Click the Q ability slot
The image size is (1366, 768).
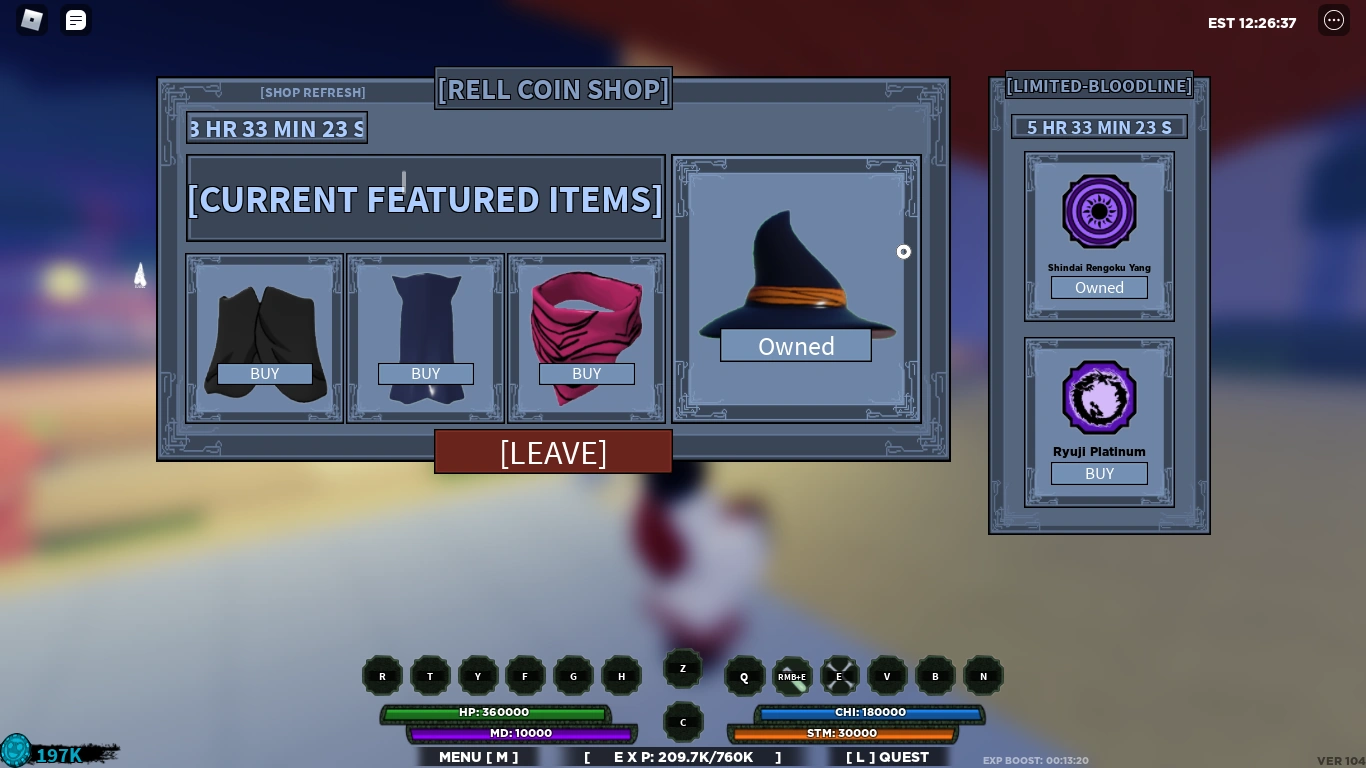(x=744, y=676)
